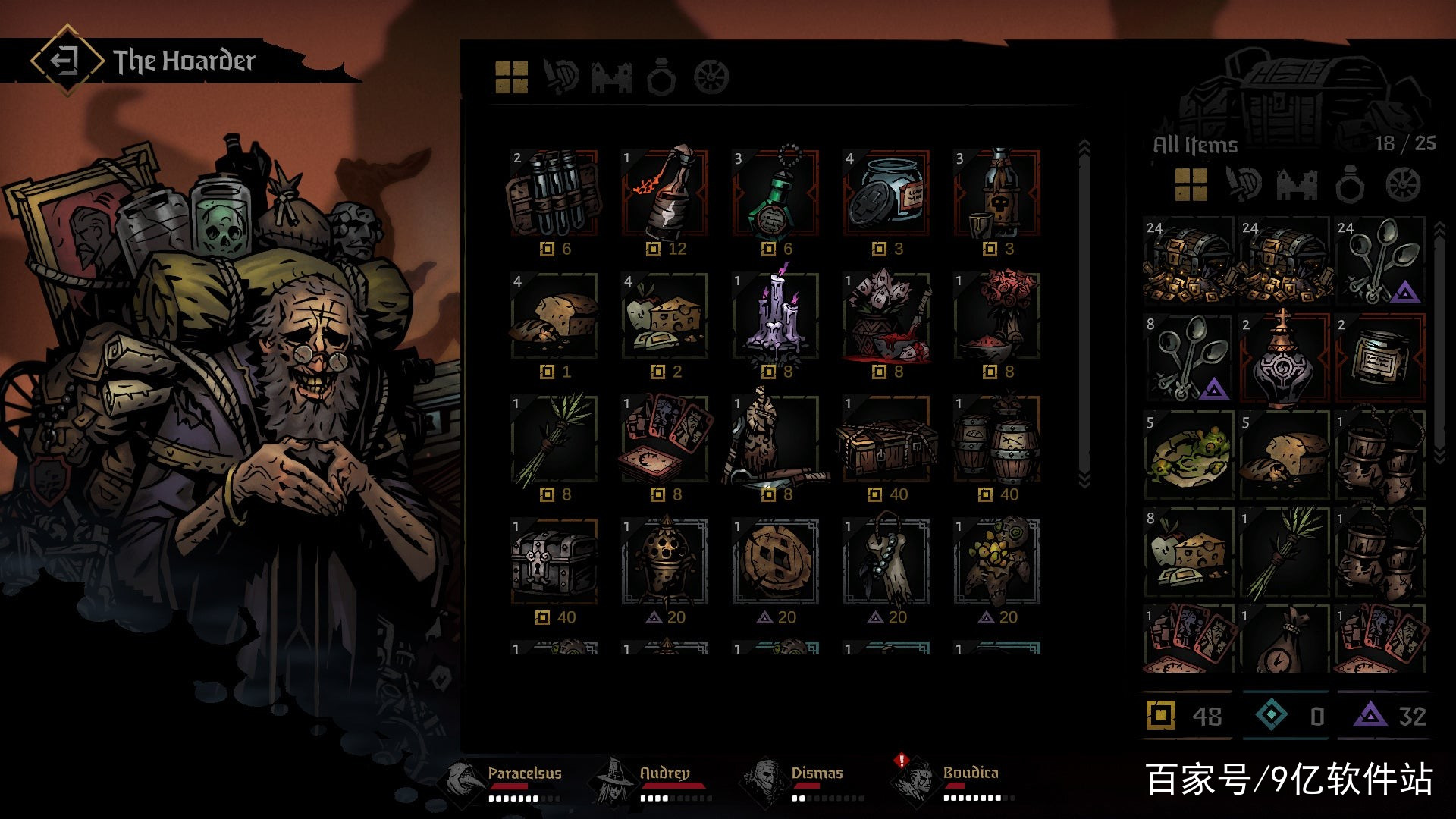The image size is (1456, 819).
Task: Select the skull poison bottle item
Action: pyautogui.click(x=997, y=194)
